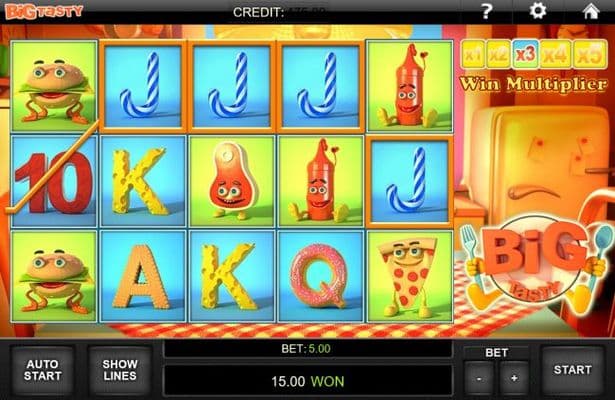Open the gear settings menu

coord(537,11)
